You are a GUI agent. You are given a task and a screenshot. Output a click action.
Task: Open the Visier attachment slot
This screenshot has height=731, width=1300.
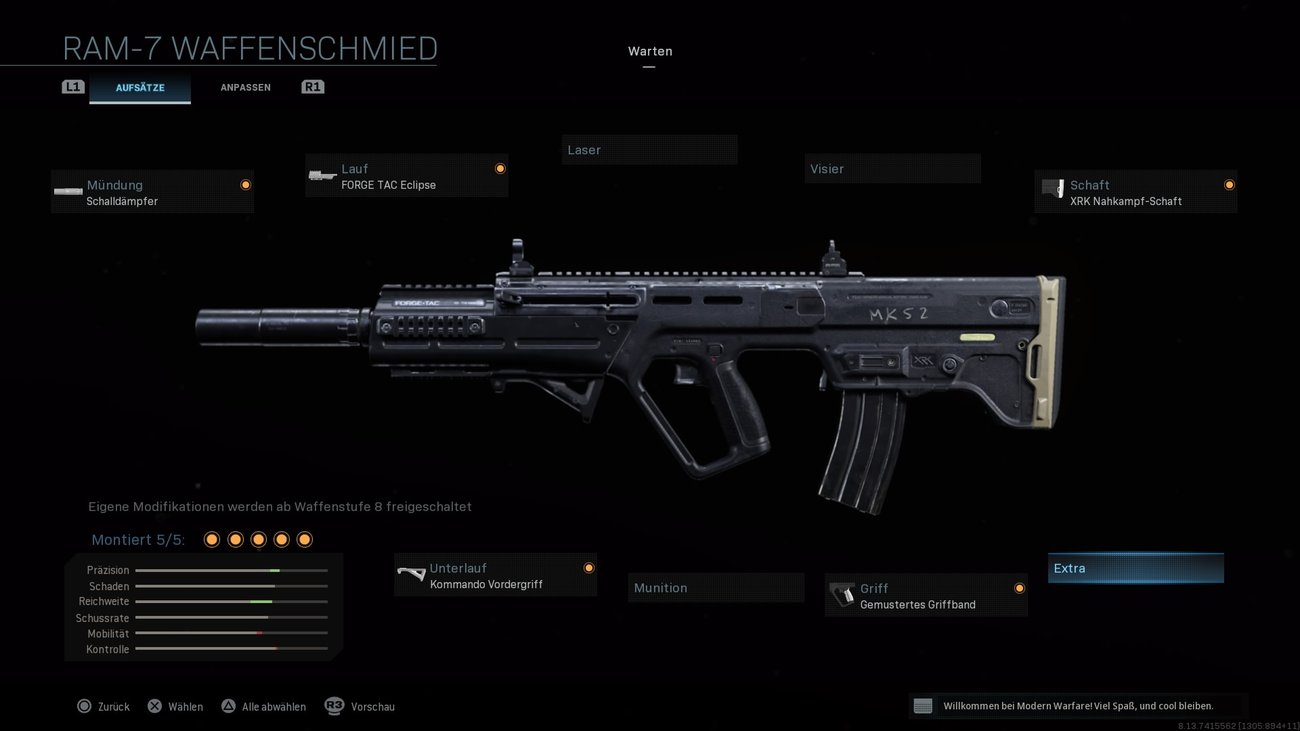892,168
